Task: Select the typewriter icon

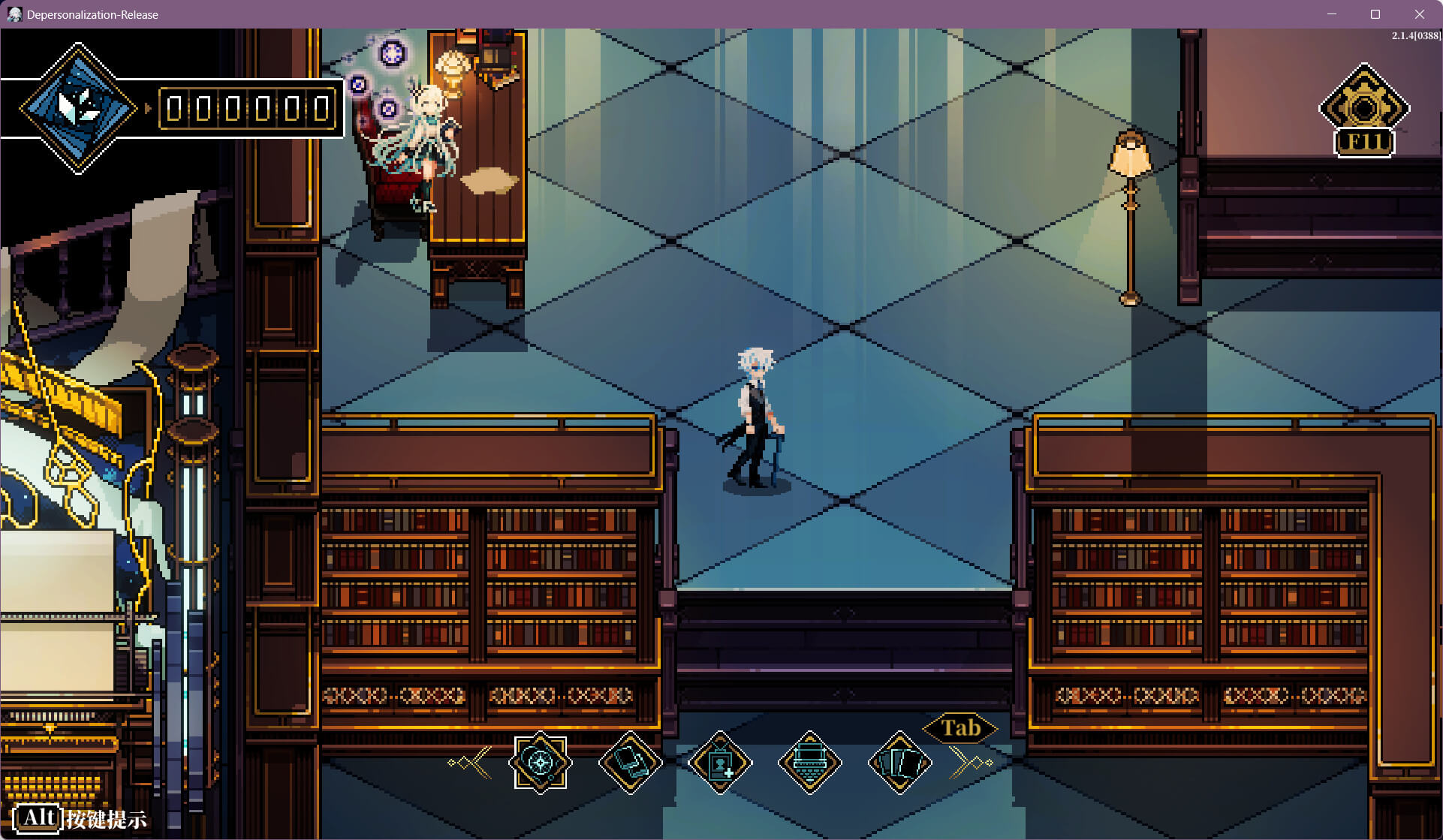Action: click(809, 763)
